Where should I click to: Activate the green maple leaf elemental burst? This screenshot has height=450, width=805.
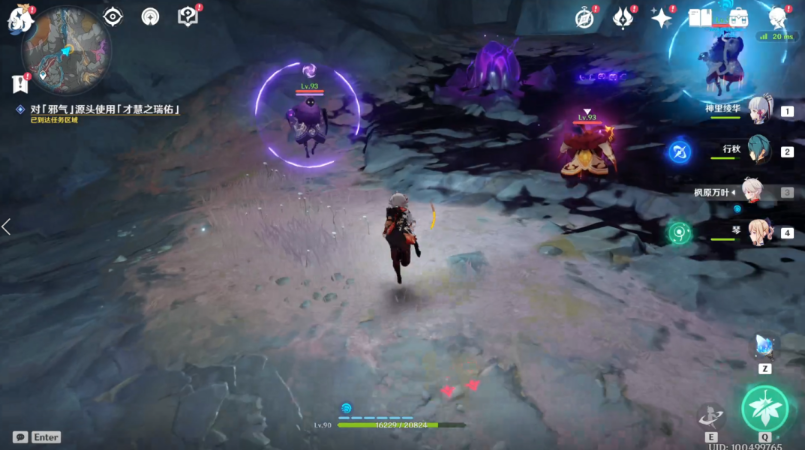tap(765, 408)
